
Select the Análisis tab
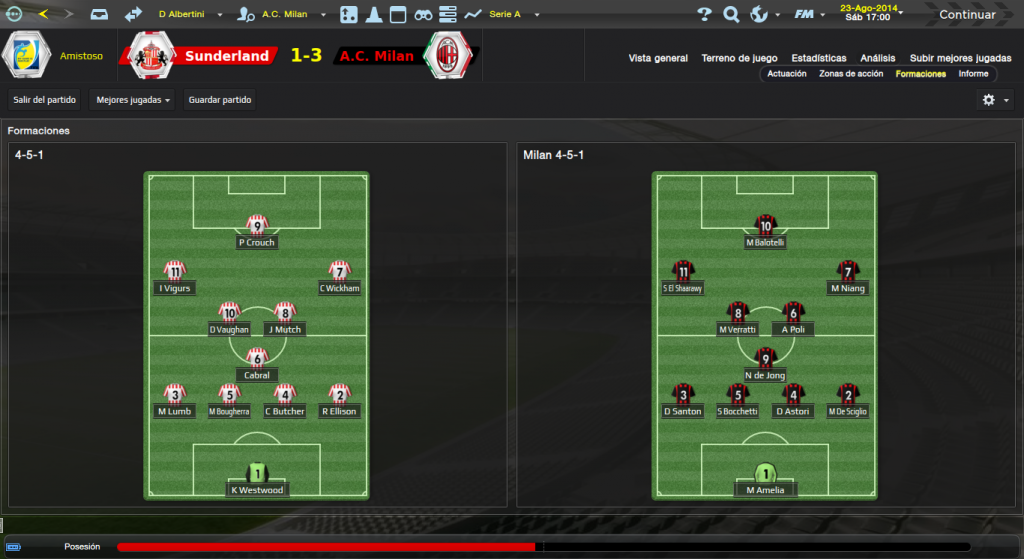point(878,58)
